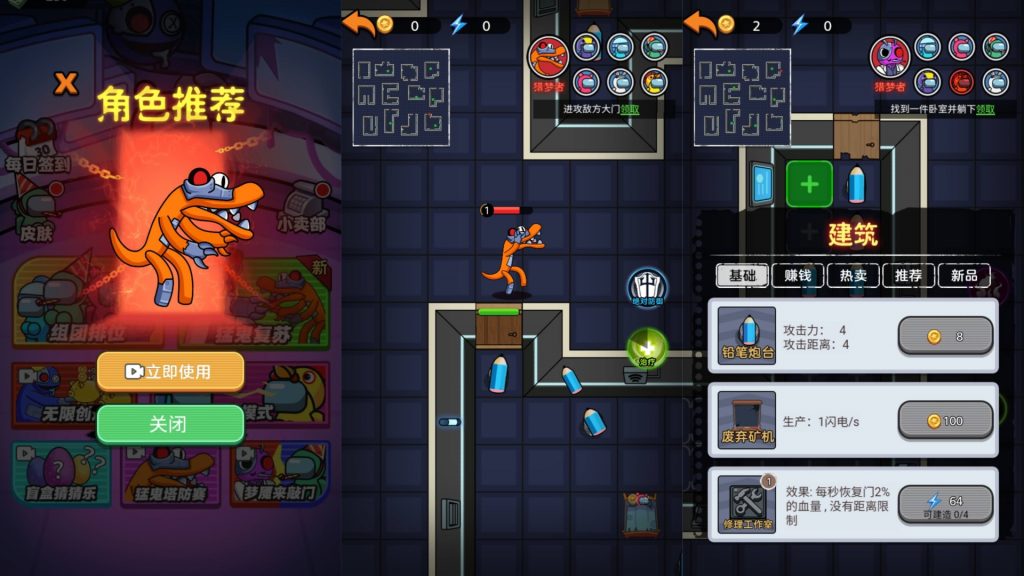Select the 热卖 build tab
The height and width of the screenshot is (576, 1024).
(853, 276)
